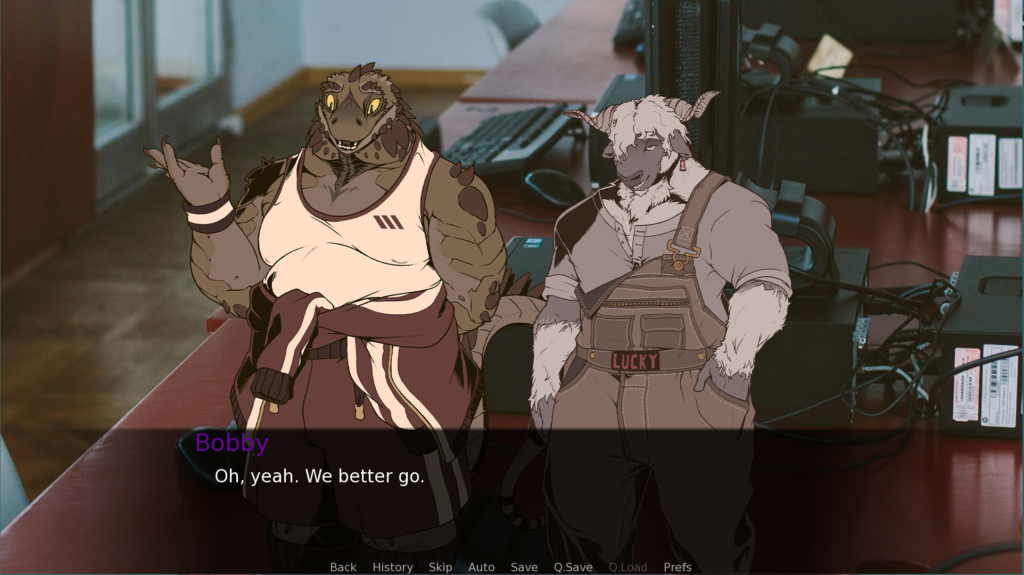Activate Skip in the quick menu
The width and height of the screenshot is (1024, 575).
click(440, 567)
